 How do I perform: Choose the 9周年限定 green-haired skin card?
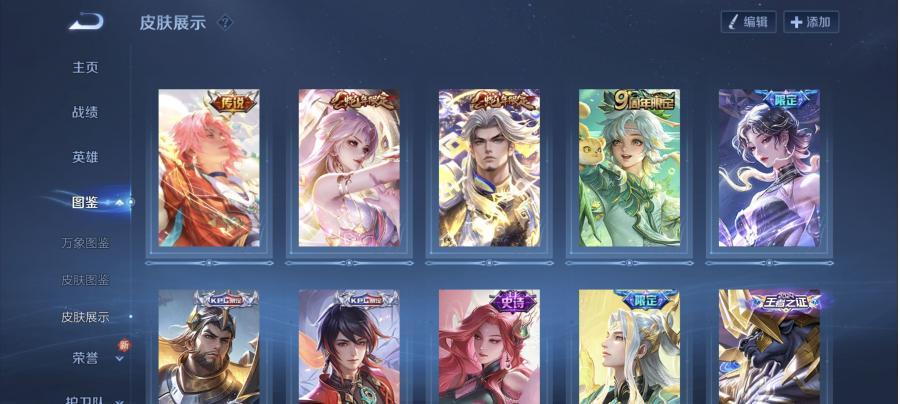click(629, 168)
